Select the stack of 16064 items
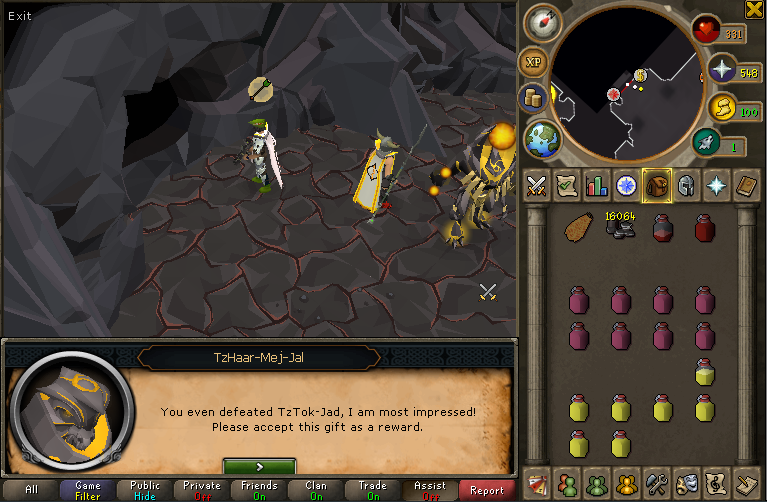 (621, 226)
